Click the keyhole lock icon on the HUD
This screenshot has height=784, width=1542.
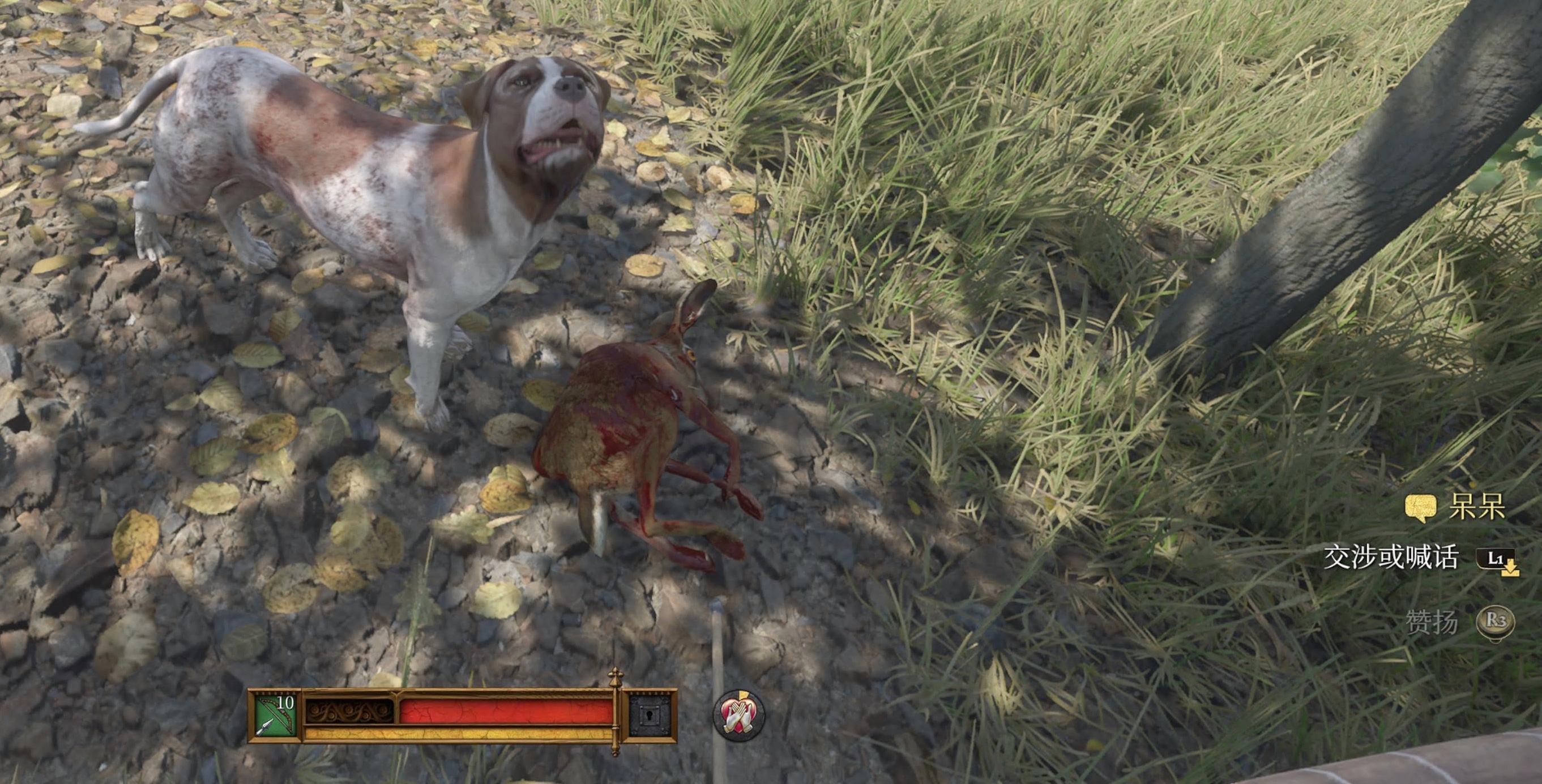(x=650, y=715)
